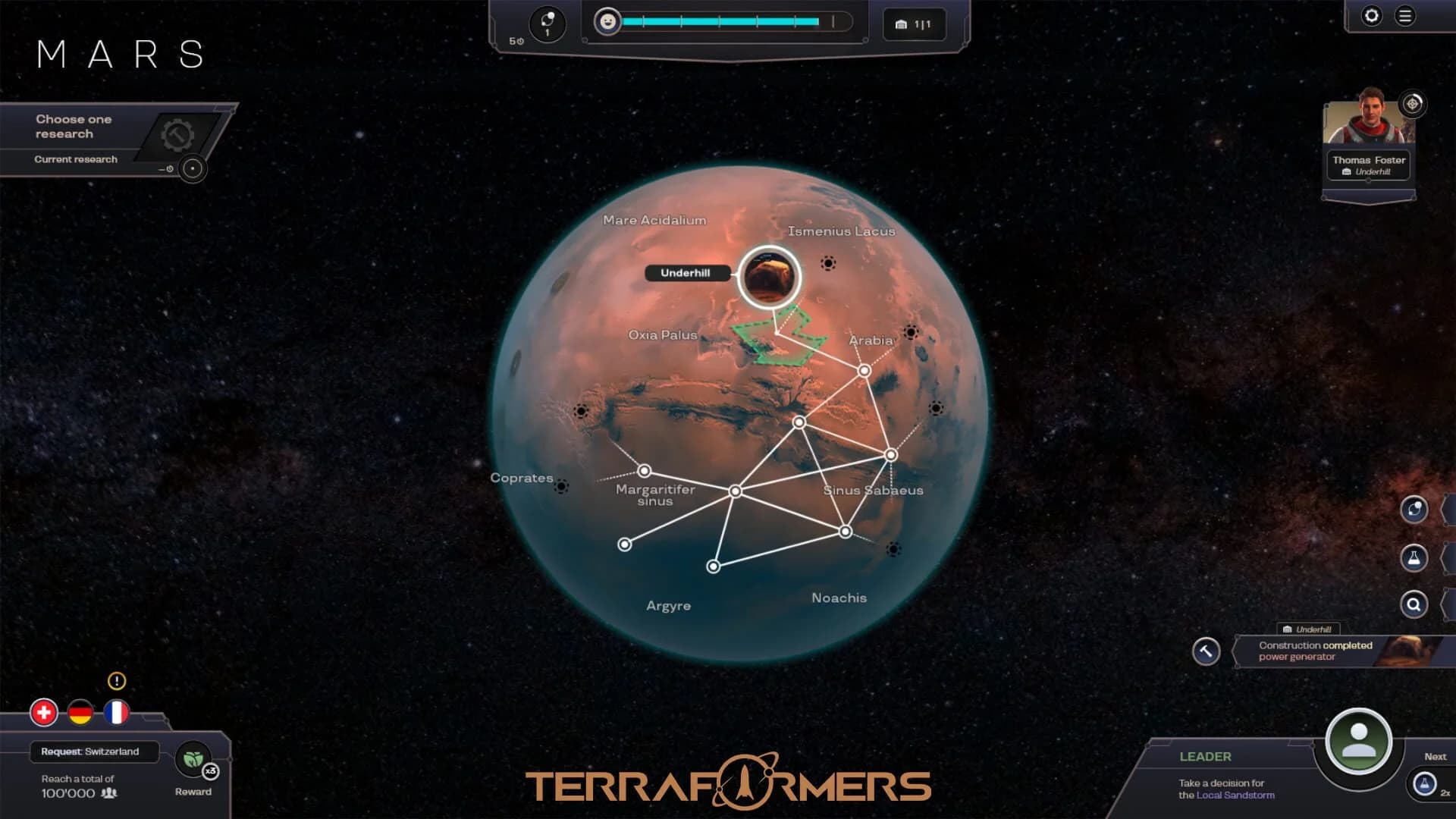Open the events overview with the orbit icon
Viewport: 1456px width, 819px height.
click(1415, 509)
